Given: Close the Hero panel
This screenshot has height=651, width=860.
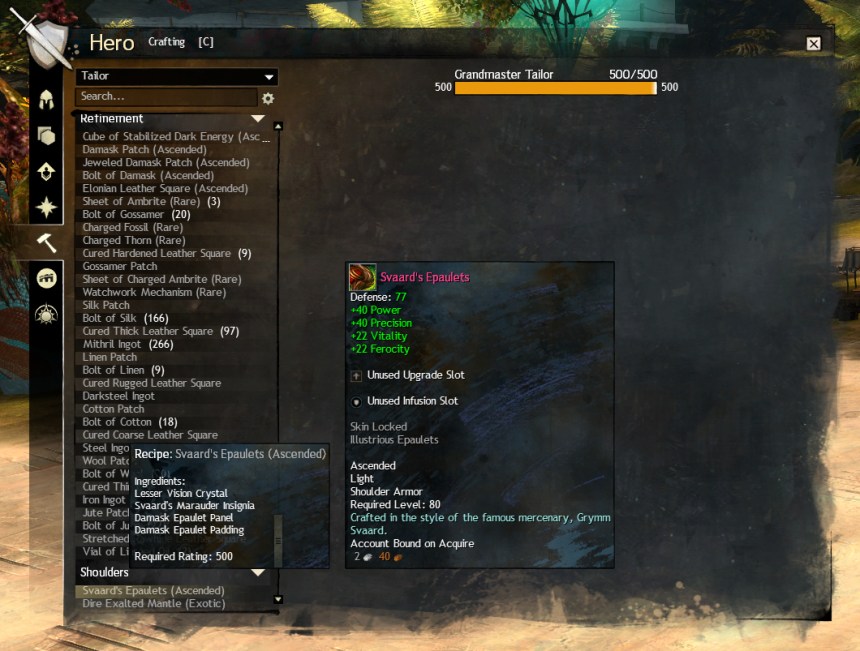Looking at the screenshot, I should (x=813, y=44).
